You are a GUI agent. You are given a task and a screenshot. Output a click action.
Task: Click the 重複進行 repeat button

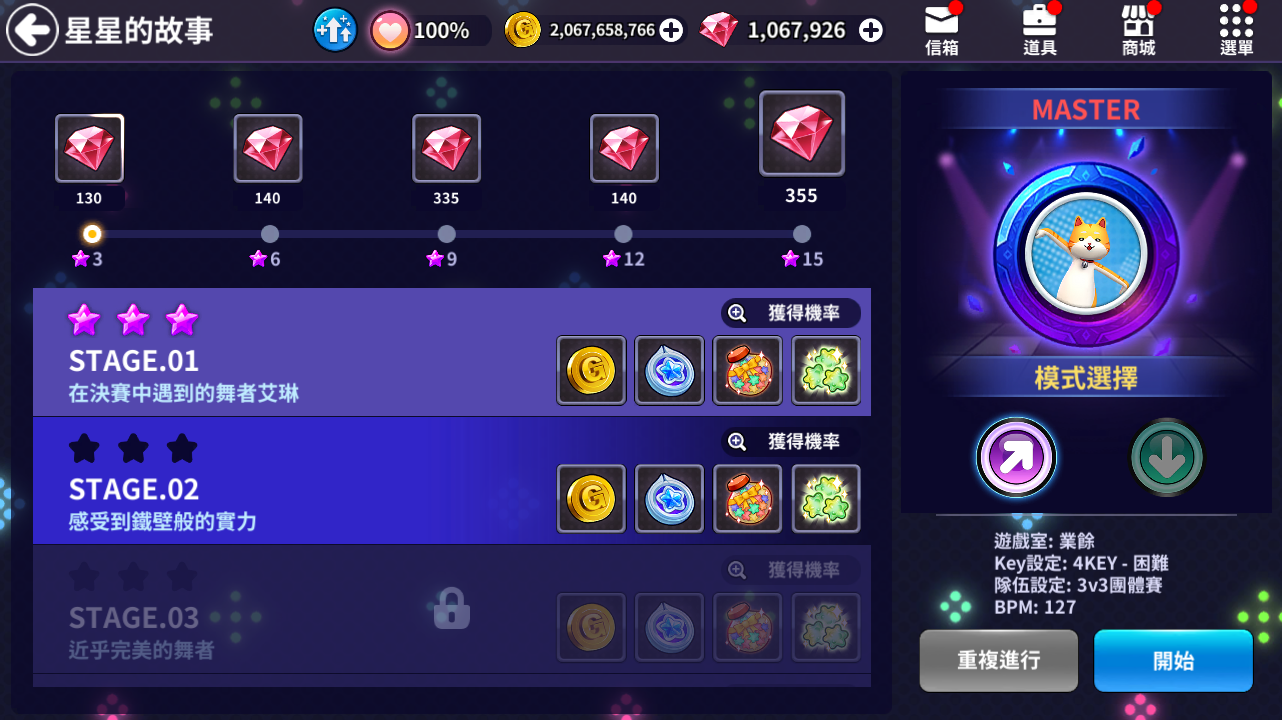click(x=998, y=661)
